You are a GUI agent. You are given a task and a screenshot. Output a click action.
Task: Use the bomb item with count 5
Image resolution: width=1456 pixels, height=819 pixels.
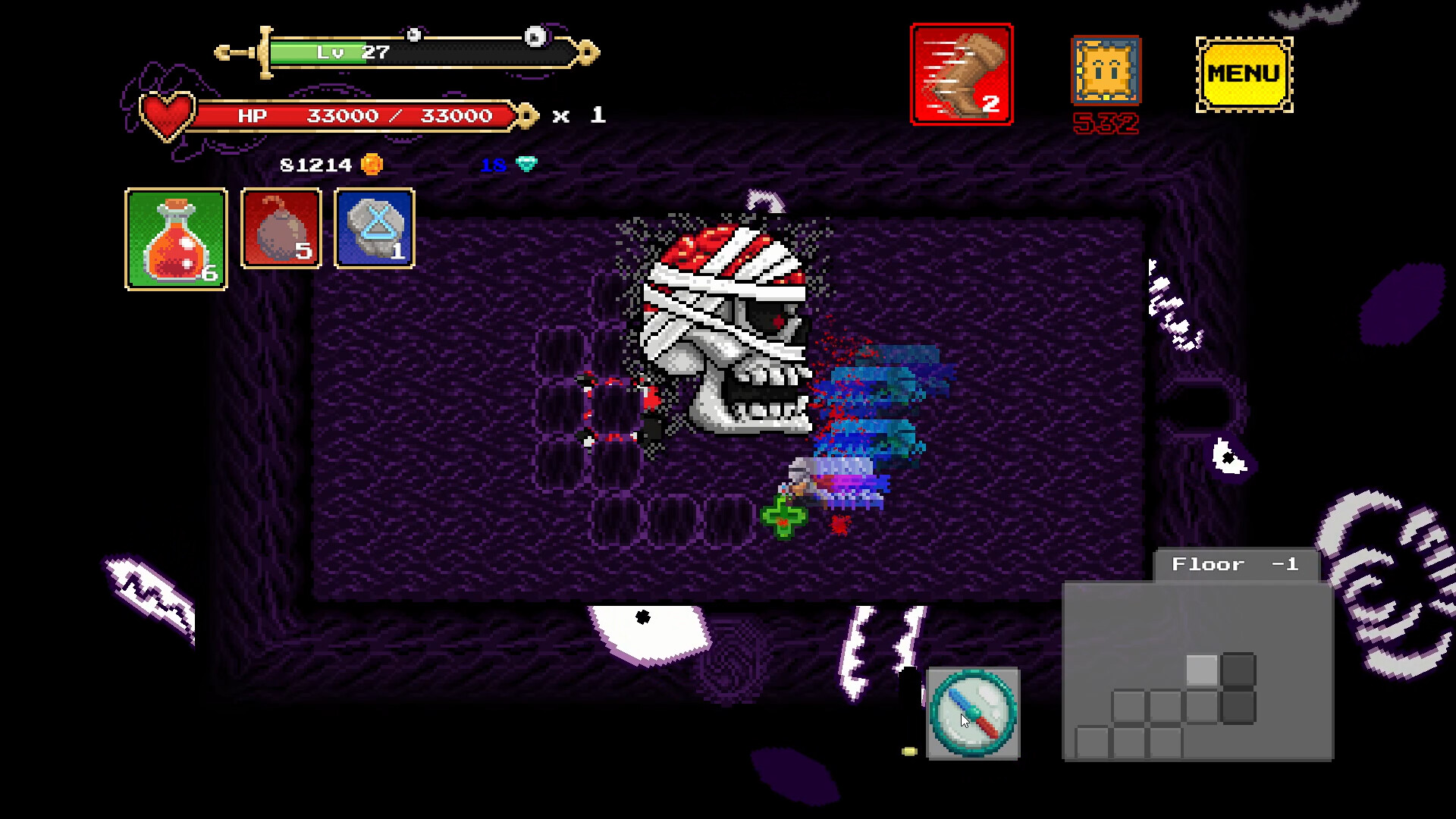tap(280, 227)
